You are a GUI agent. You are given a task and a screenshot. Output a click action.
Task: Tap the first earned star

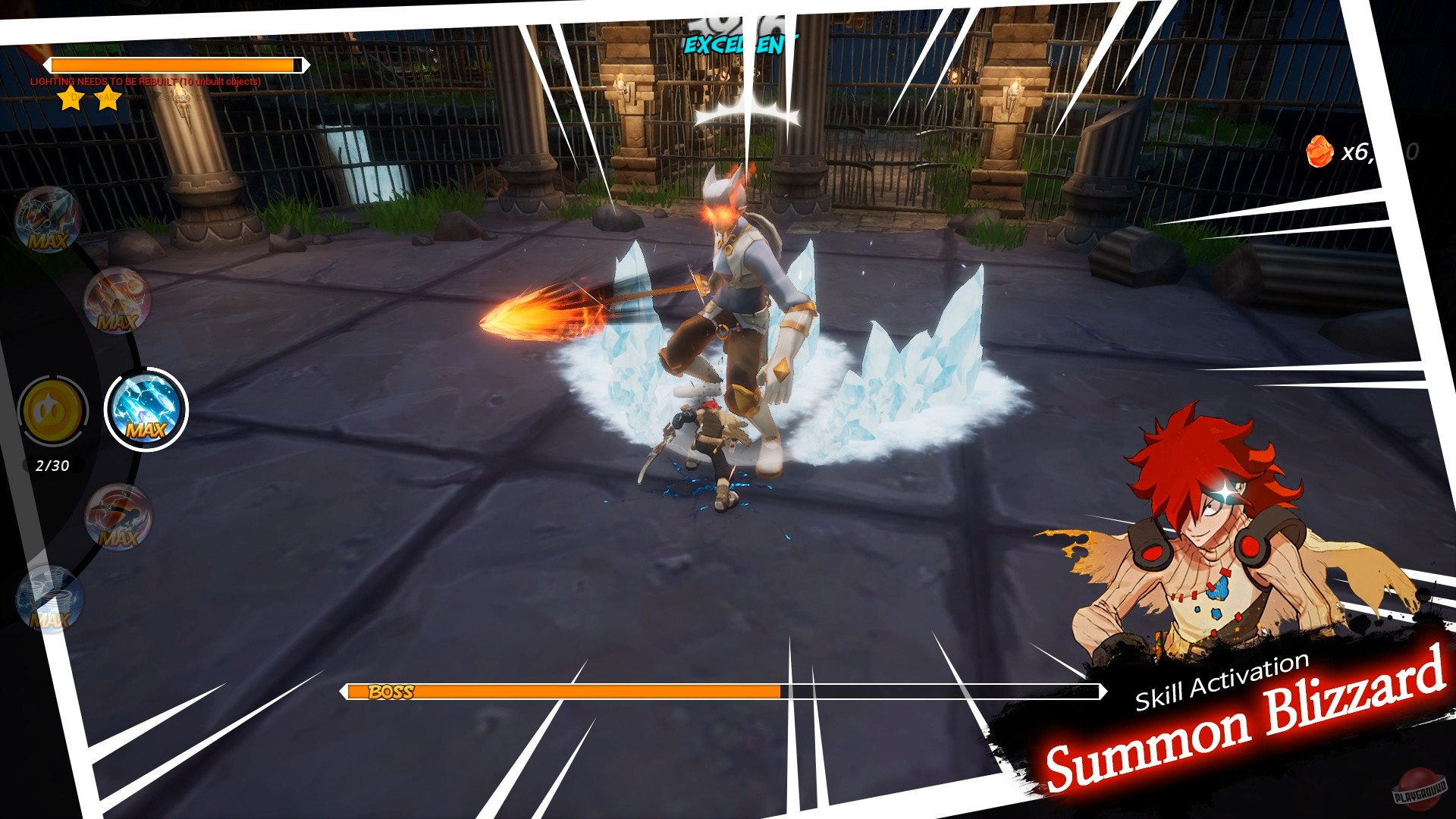click(69, 96)
